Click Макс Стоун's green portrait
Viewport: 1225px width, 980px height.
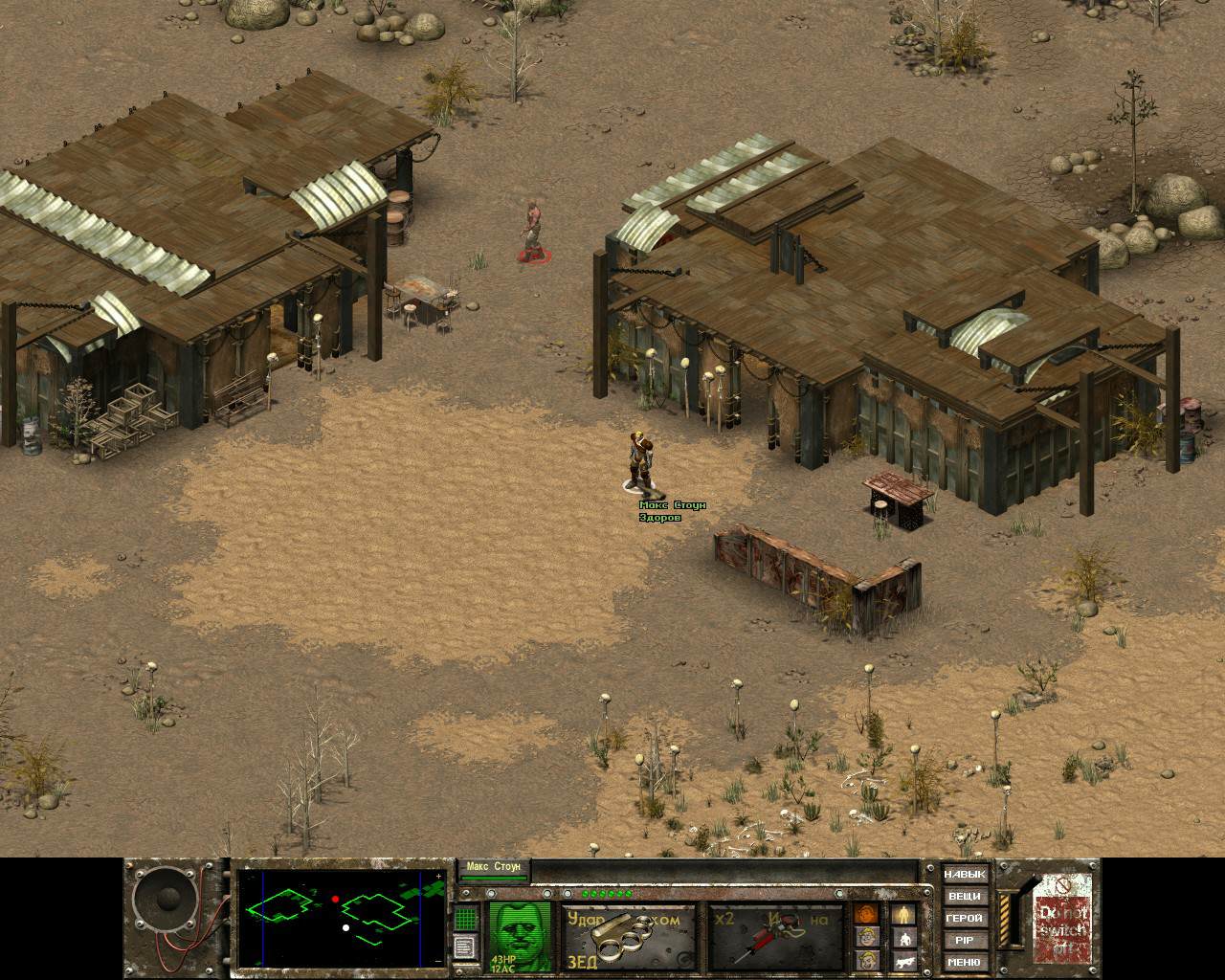click(520, 936)
